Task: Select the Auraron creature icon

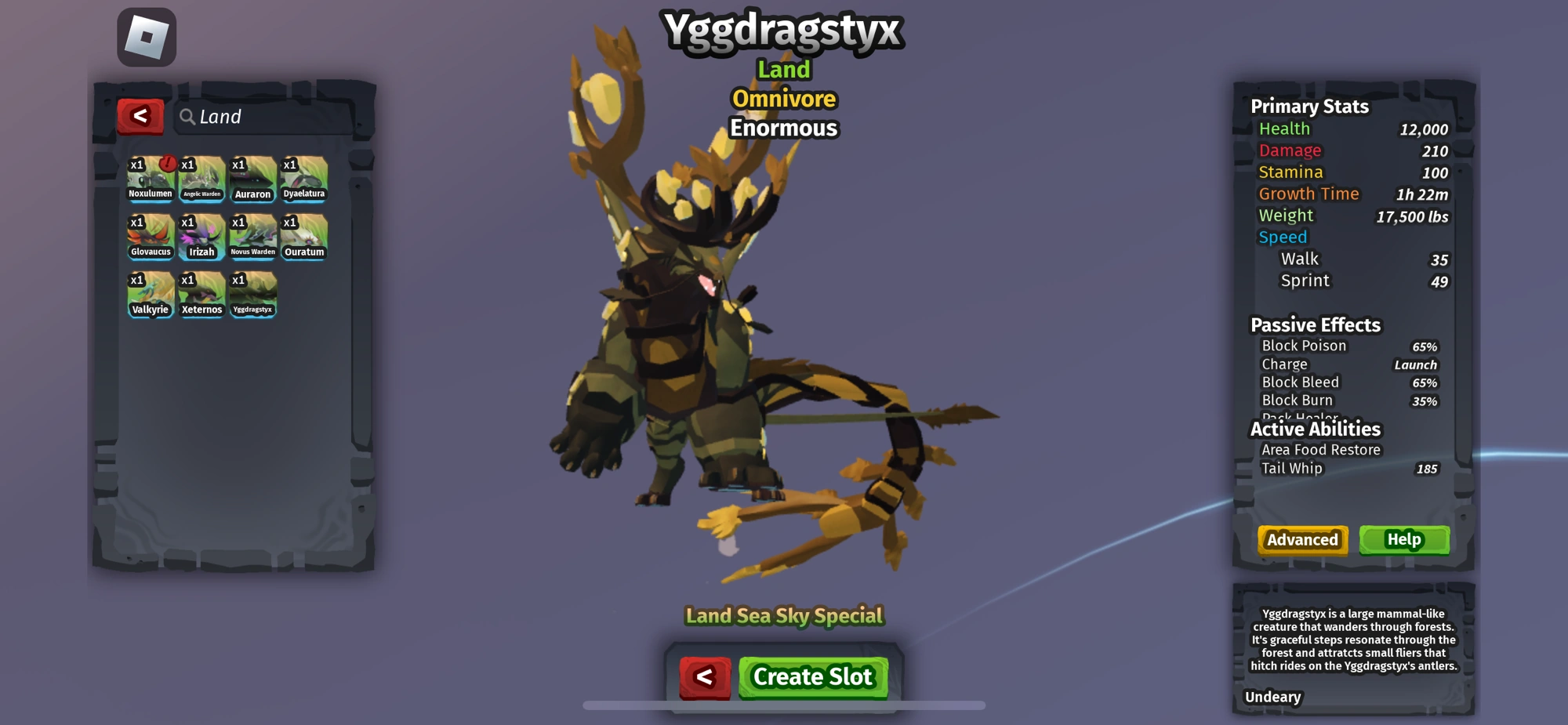Action: 252,179
